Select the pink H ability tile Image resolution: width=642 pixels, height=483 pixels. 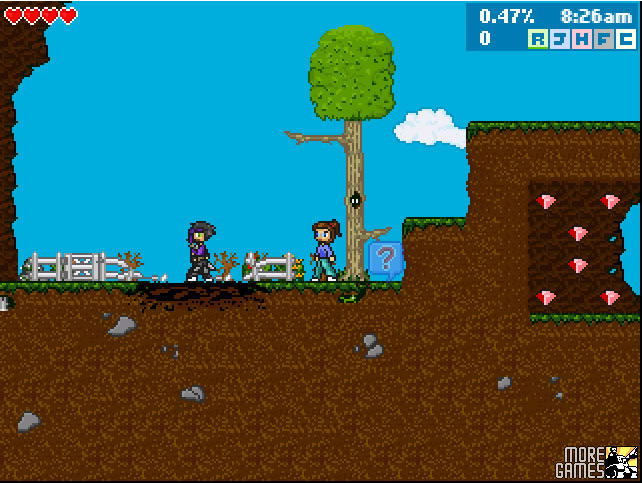click(x=582, y=39)
